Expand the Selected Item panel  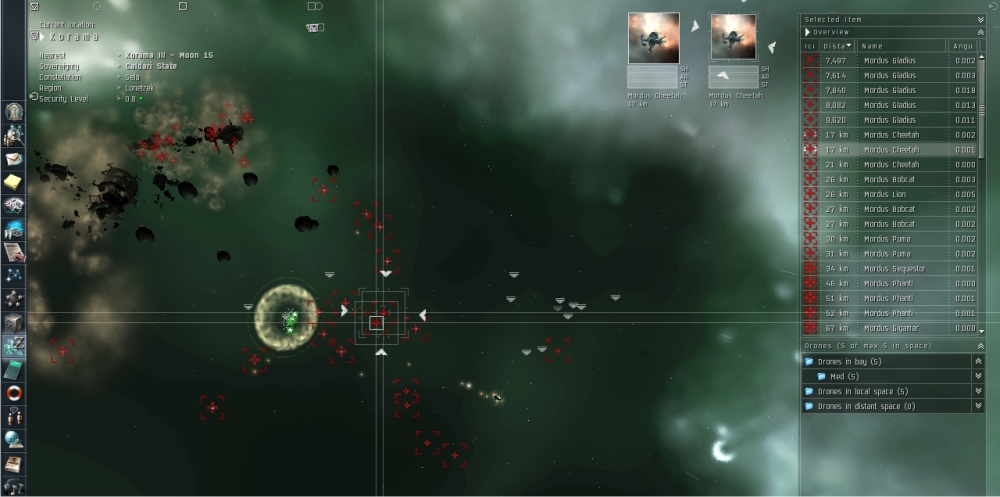click(980, 19)
